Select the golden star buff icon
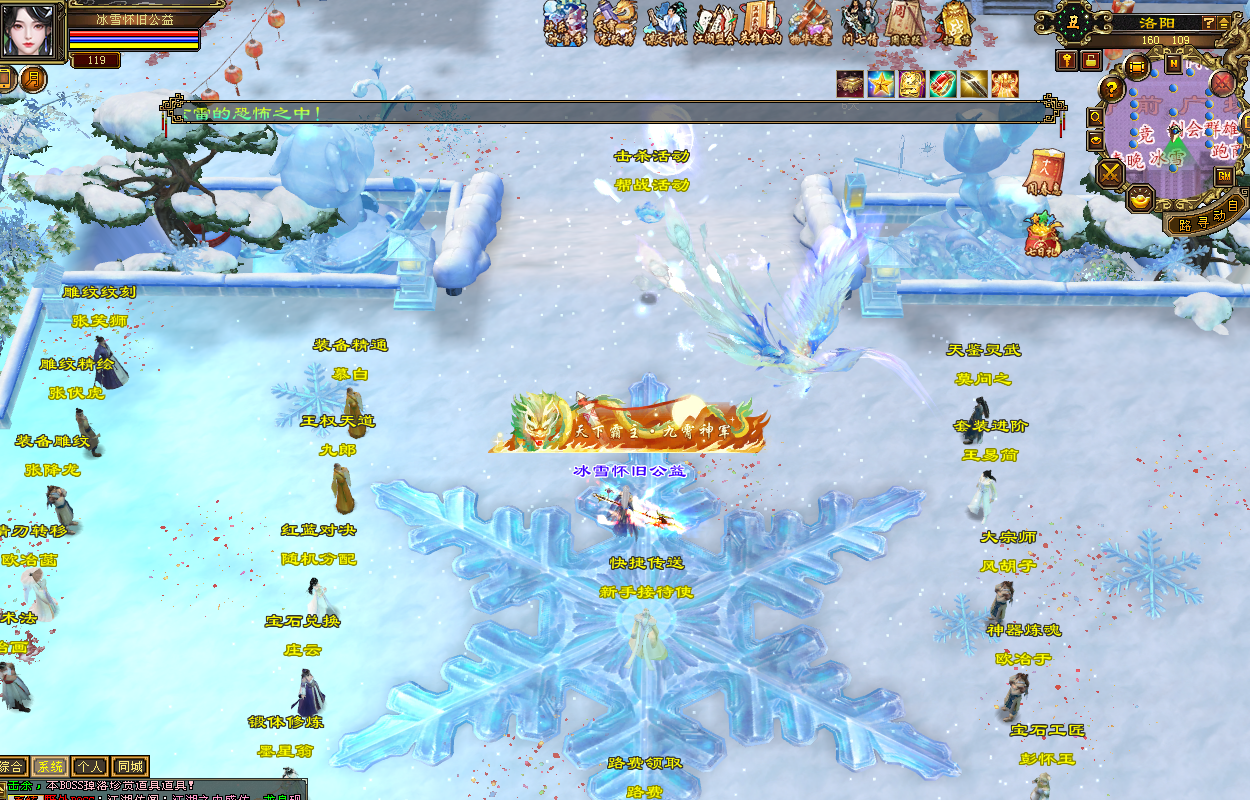Screen dimensions: 1250x800 [x=881, y=84]
